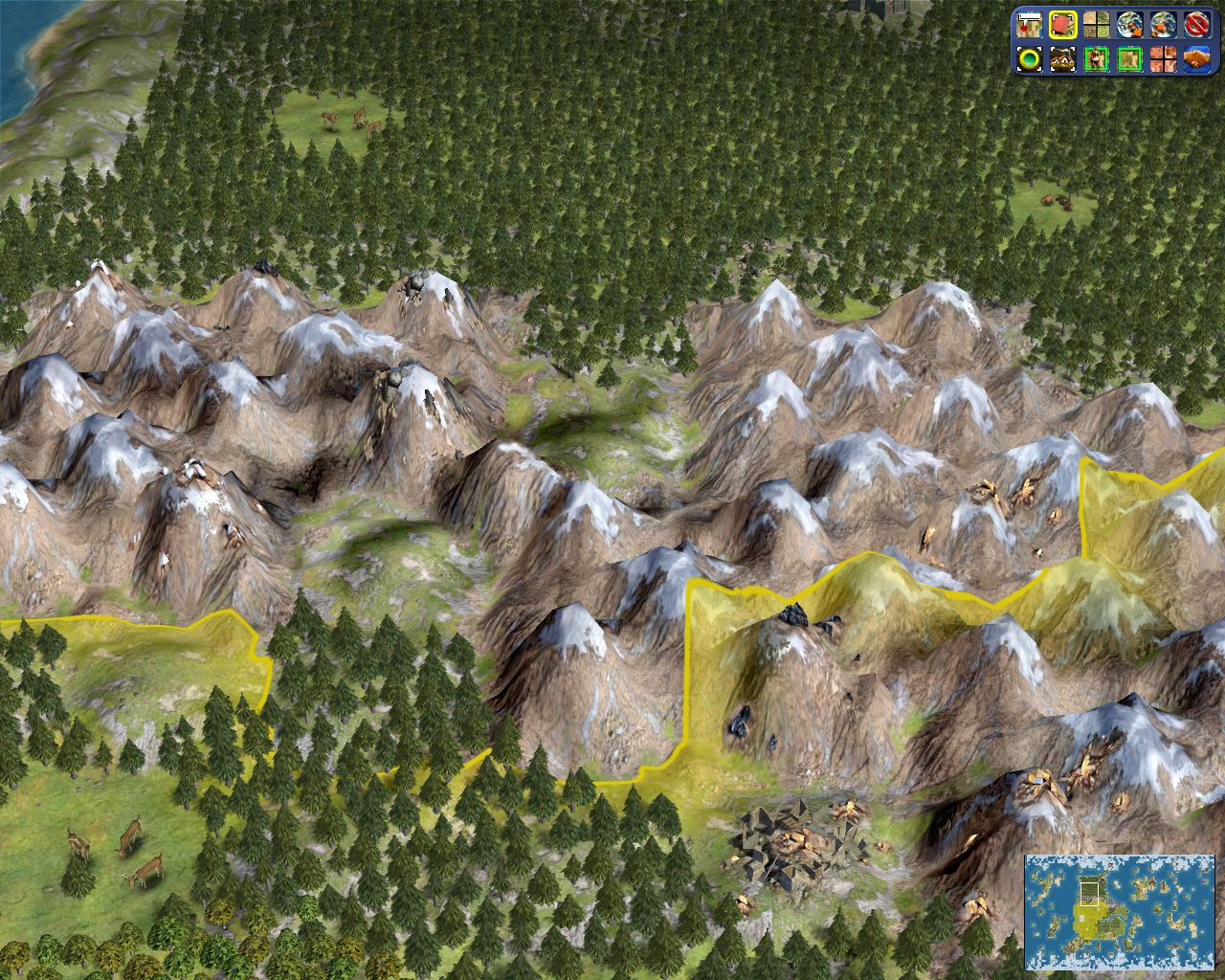Toggle the yellow ring icon
Screen dimensions: 1225x980
[1030, 59]
